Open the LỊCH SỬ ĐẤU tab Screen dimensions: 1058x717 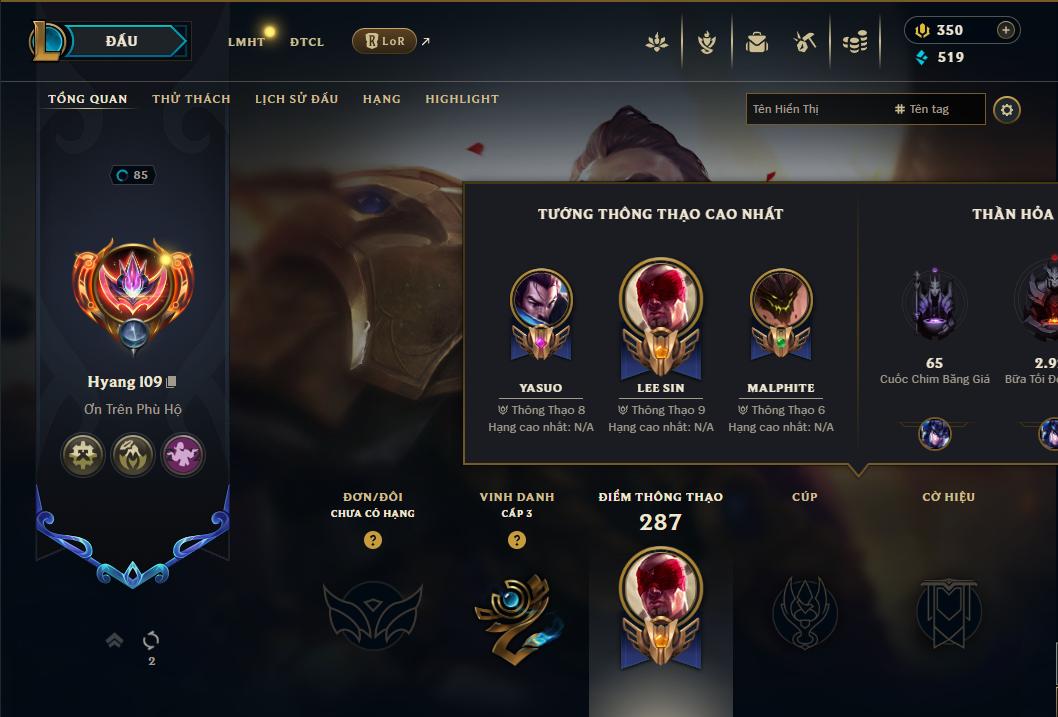(296, 99)
